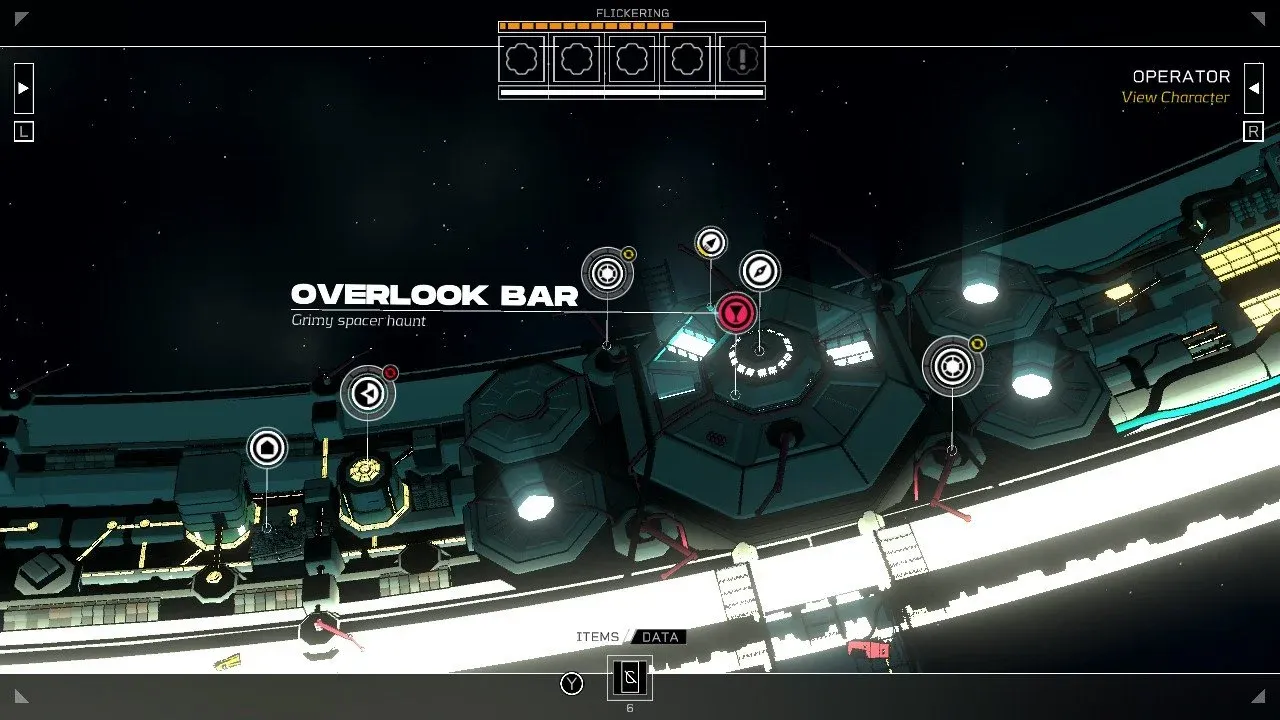Viewport: 1280px width, 720px height.
Task: Switch to the Data tab
Action: tap(660, 637)
